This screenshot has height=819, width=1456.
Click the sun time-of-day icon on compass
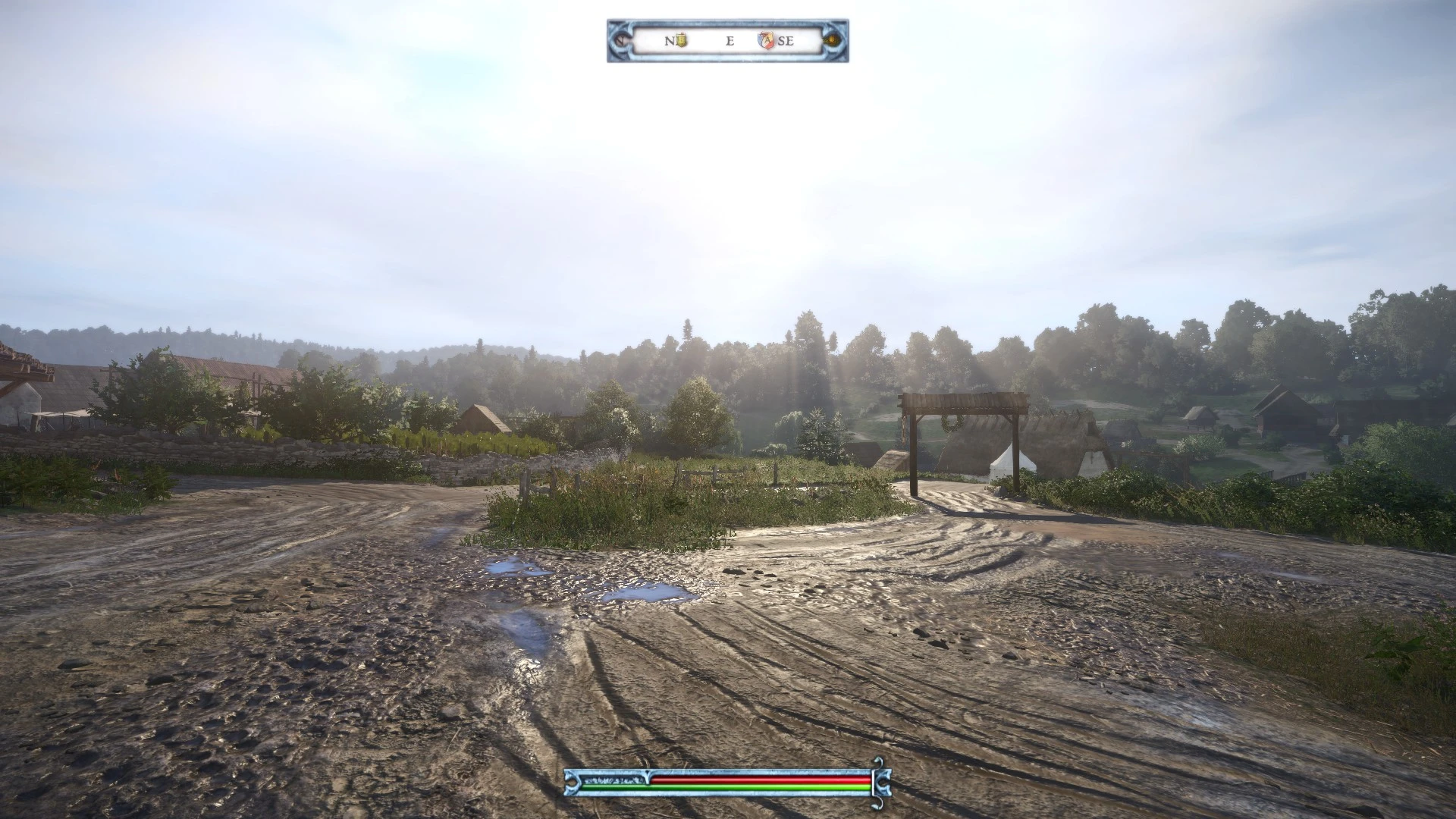(833, 40)
